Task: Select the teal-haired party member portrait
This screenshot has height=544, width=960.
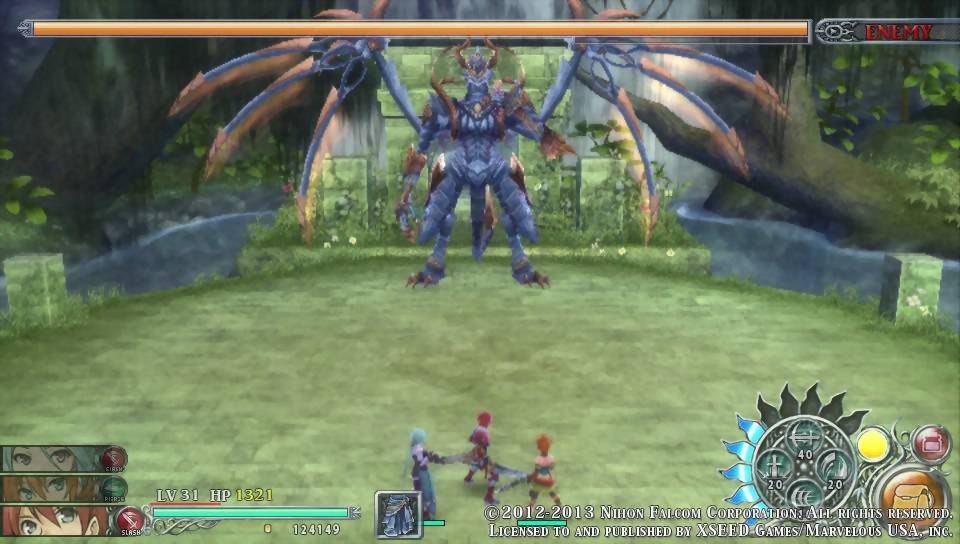Action: click(x=52, y=459)
